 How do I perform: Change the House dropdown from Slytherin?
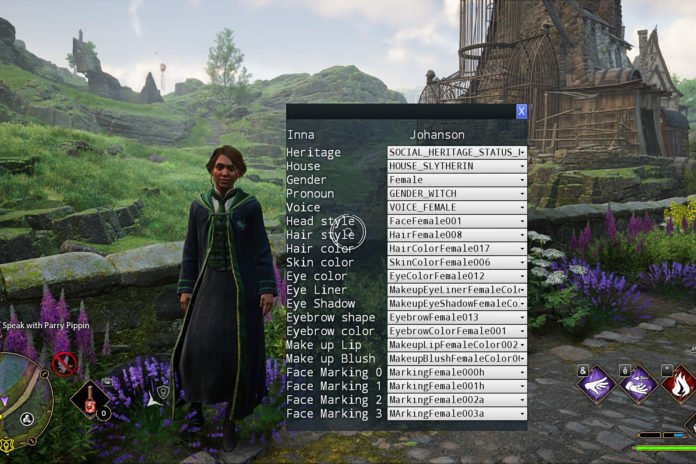coord(456,166)
